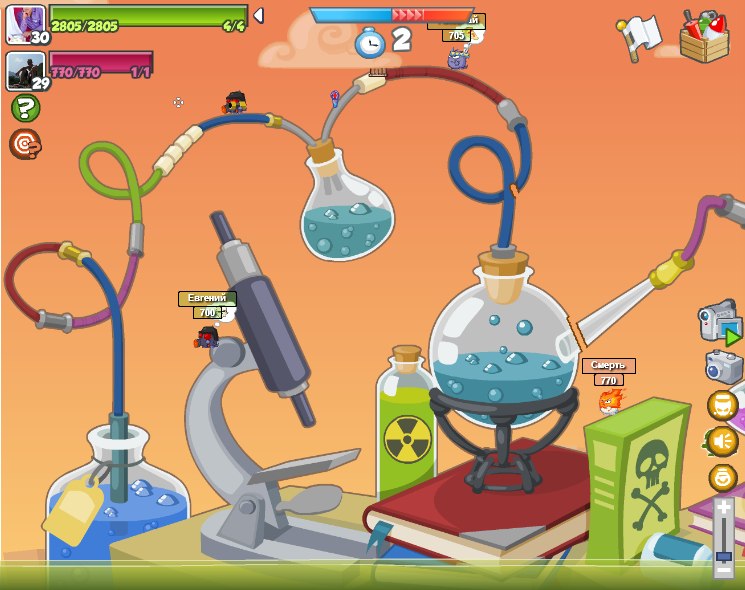Click the lowest round orange button
The image size is (745, 590).
coord(722,477)
